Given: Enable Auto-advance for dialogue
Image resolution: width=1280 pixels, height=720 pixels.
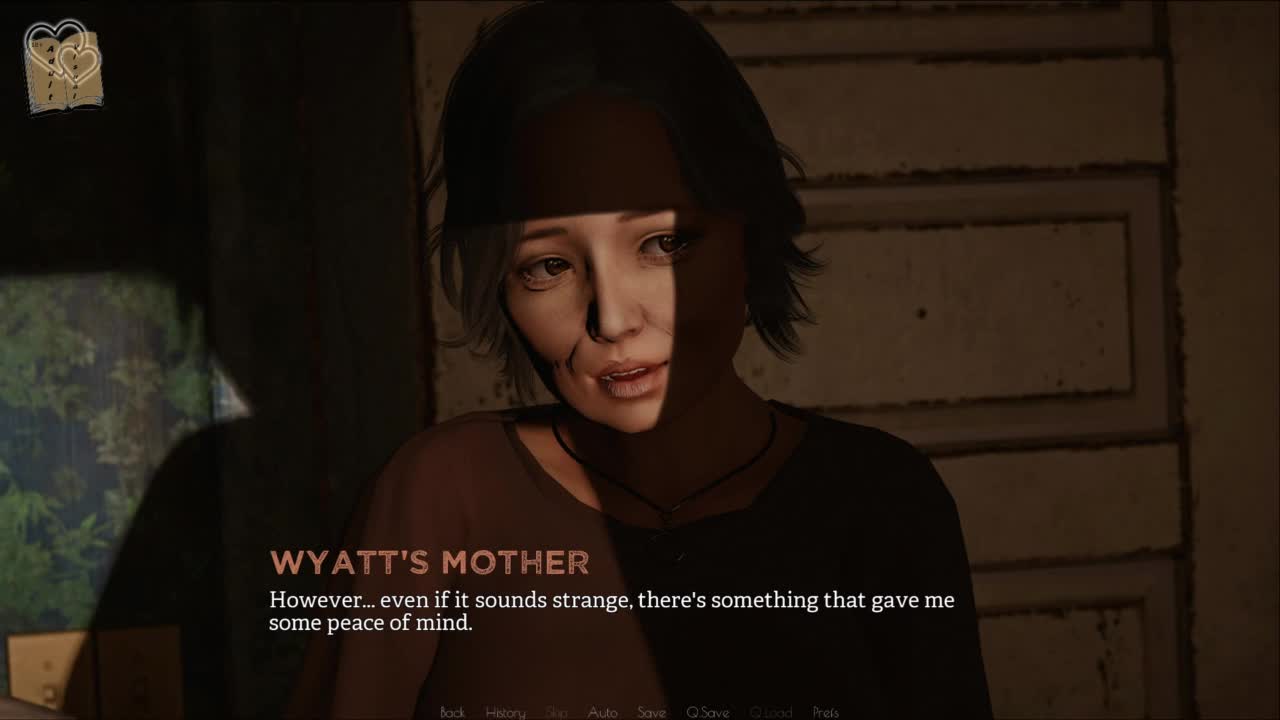Looking at the screenshot, I should click(x=602, y=712).
